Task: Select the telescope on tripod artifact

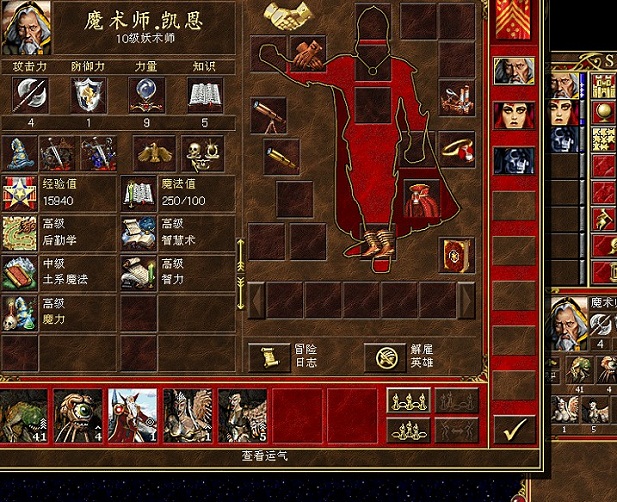Action: click(269, 115)
